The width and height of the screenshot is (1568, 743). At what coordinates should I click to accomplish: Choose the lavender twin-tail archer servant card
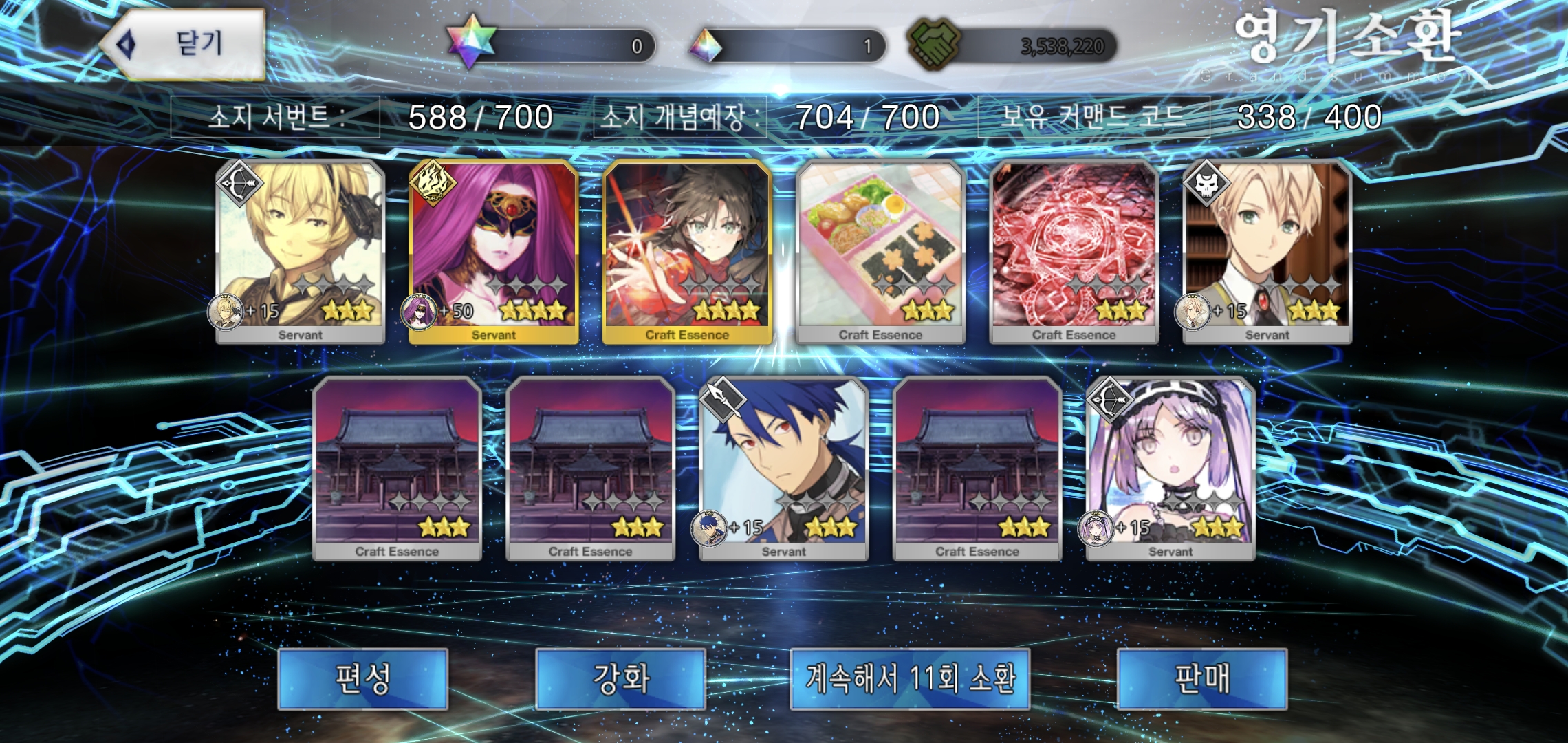click(x=1170, y=468)
